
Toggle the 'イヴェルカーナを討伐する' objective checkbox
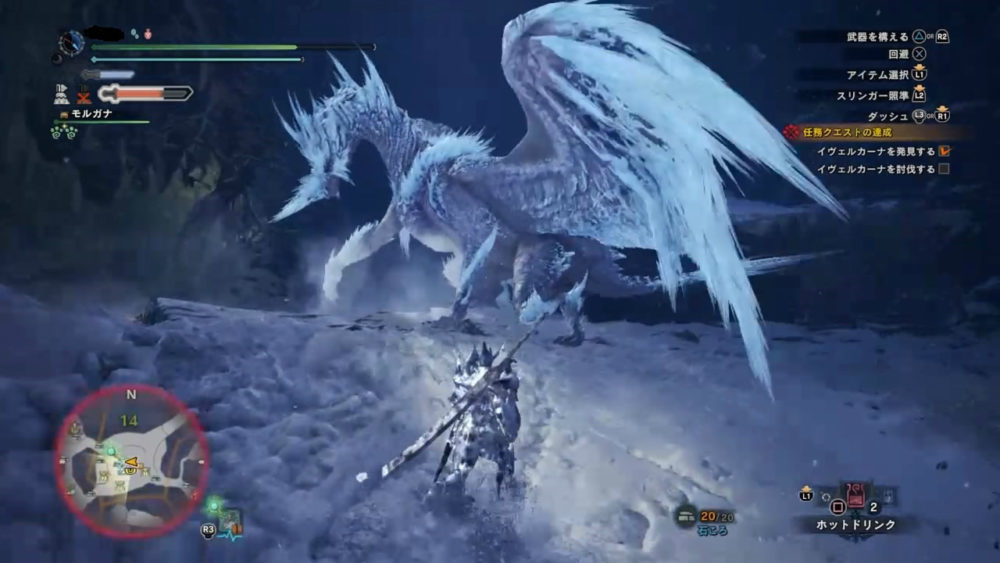click(943, 169)
